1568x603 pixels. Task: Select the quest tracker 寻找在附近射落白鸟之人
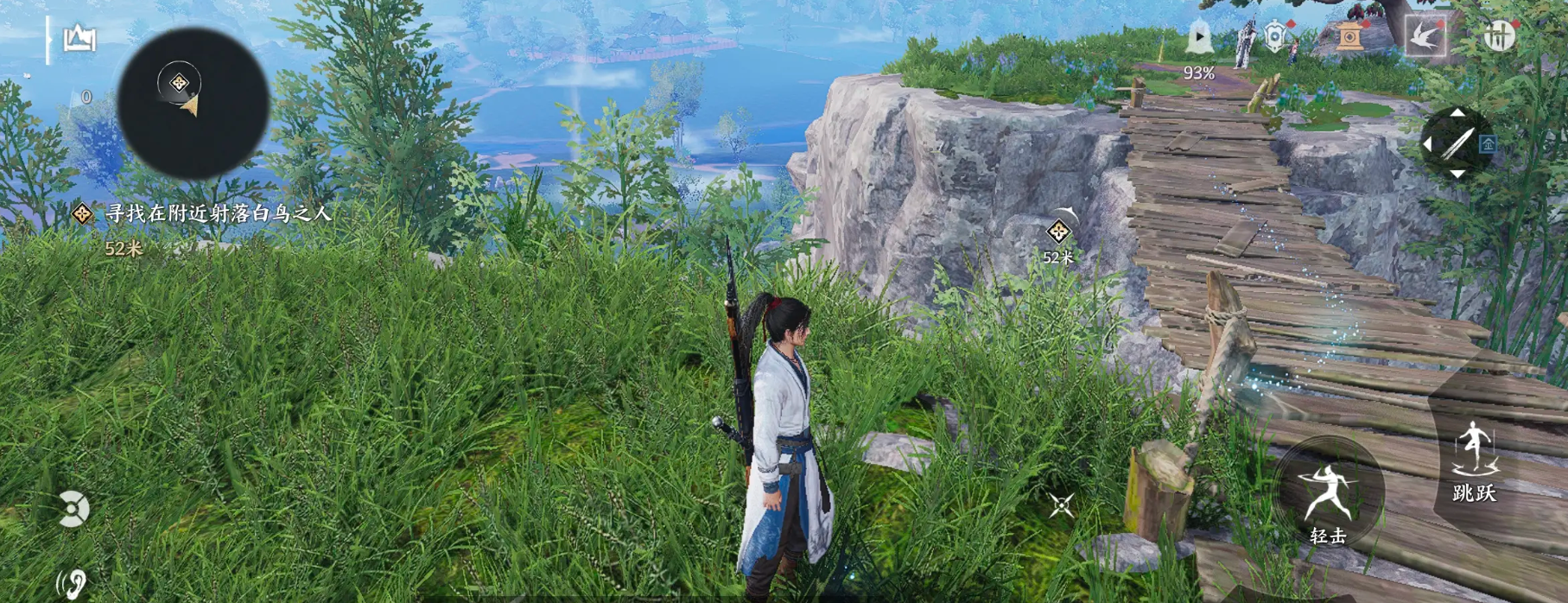pyautogui.click(x=218, y=213)
